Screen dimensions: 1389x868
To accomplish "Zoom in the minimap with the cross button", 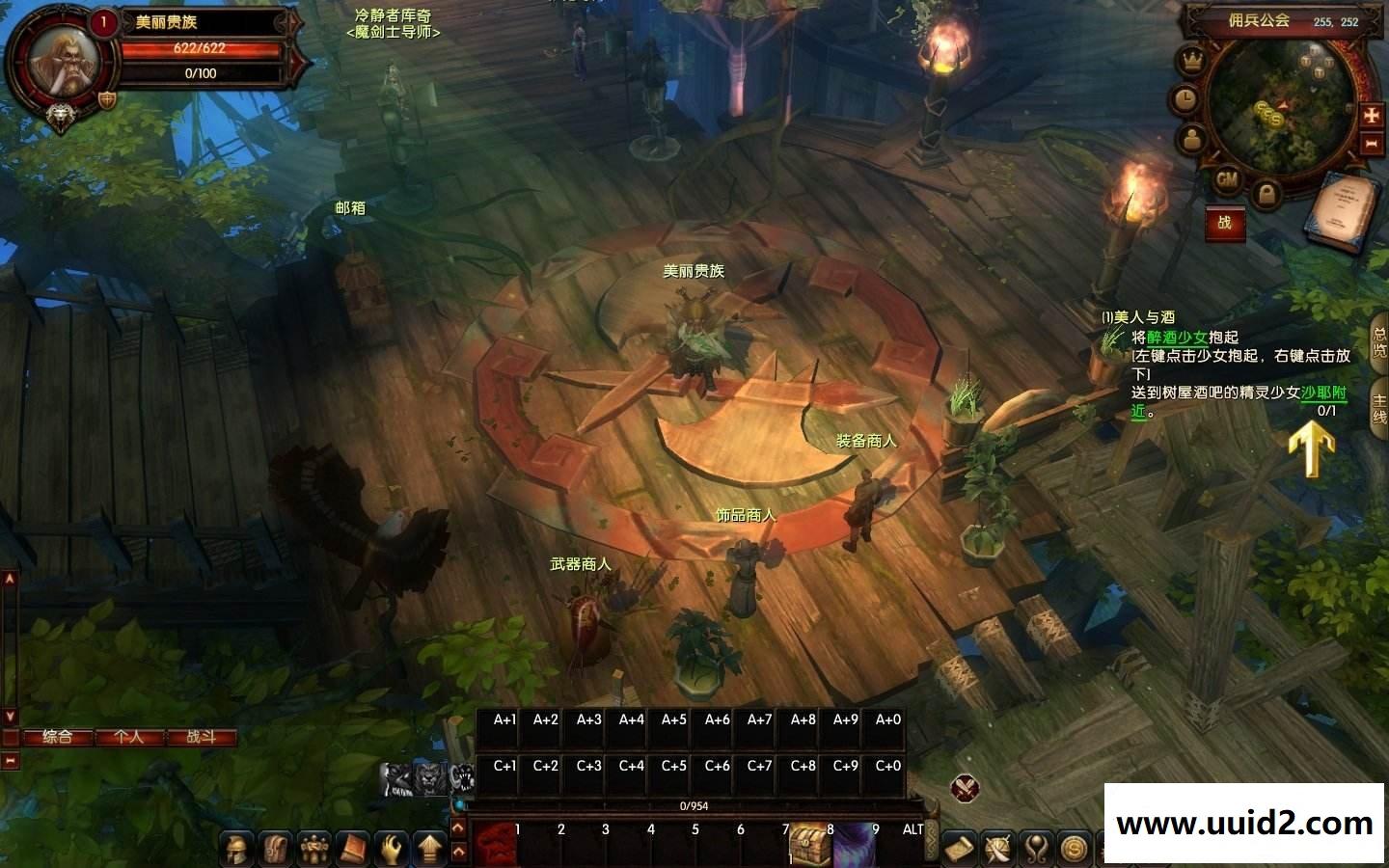I will coord(1372,115).
